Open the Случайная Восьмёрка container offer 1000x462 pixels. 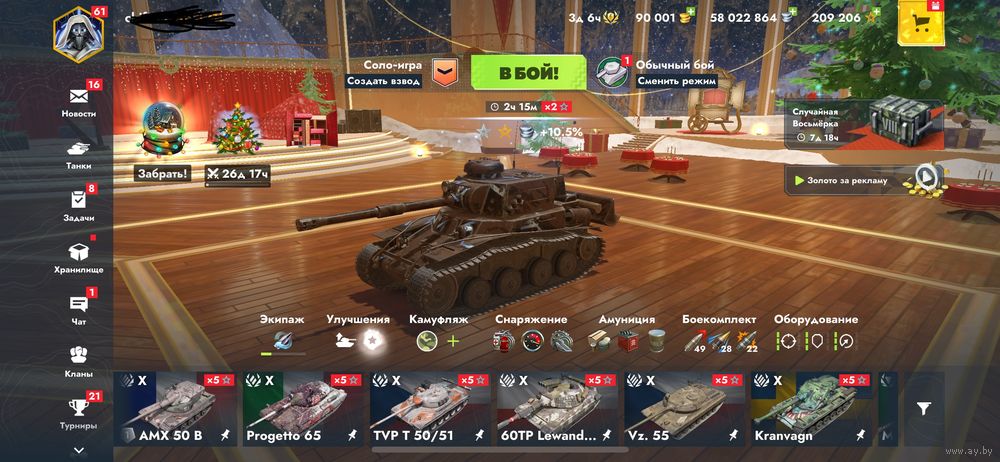coord(866,122)
